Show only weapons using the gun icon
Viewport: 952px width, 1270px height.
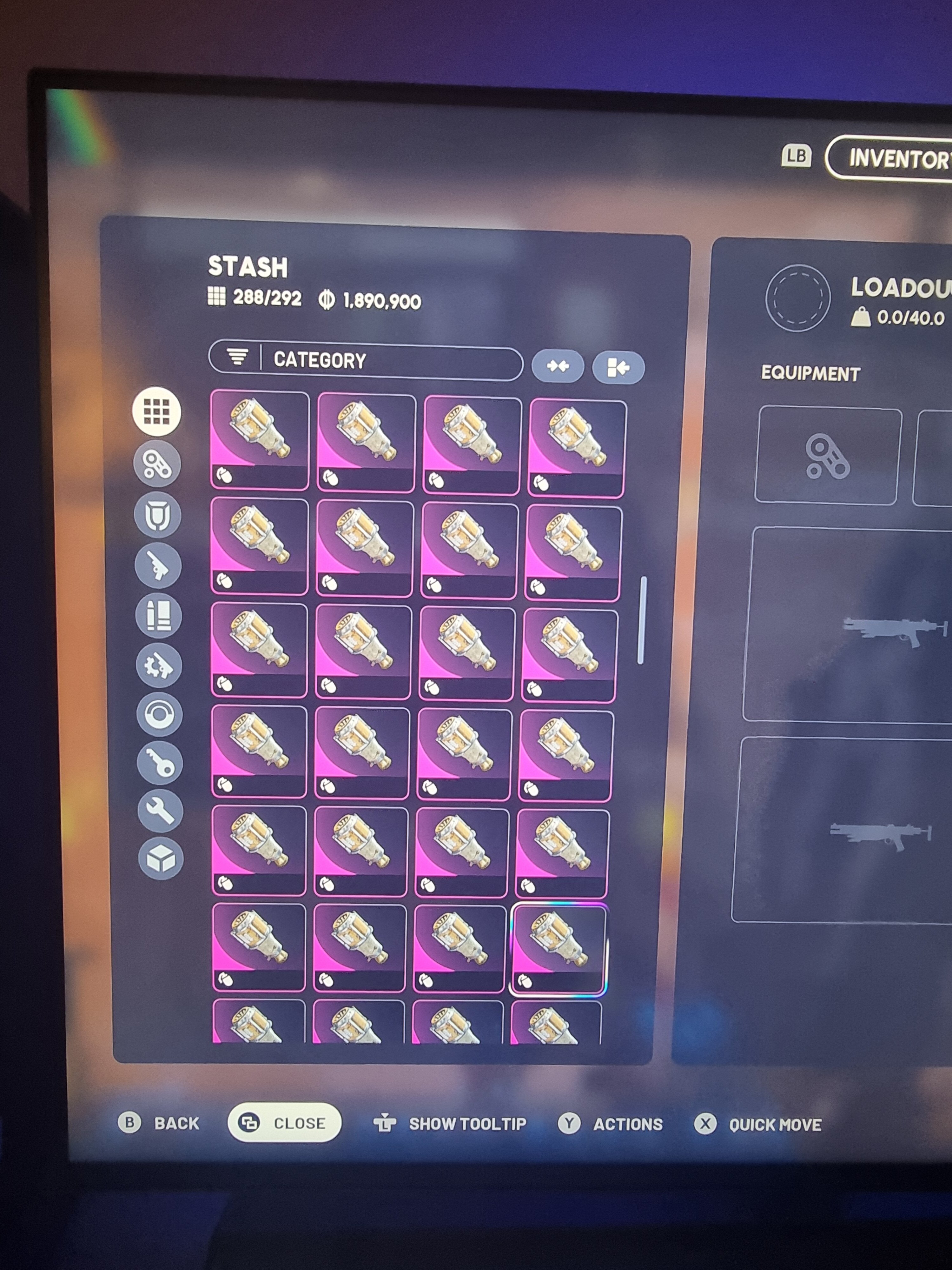pyautogui.click(x=158, y=566)
